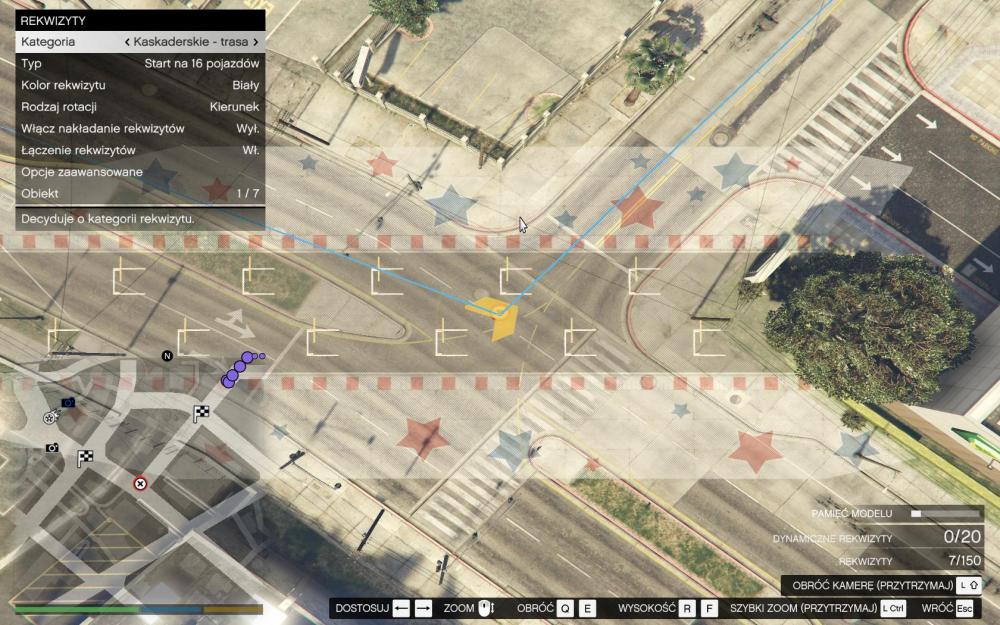Select the north N marker on minimap

click(x=167, y=355)
